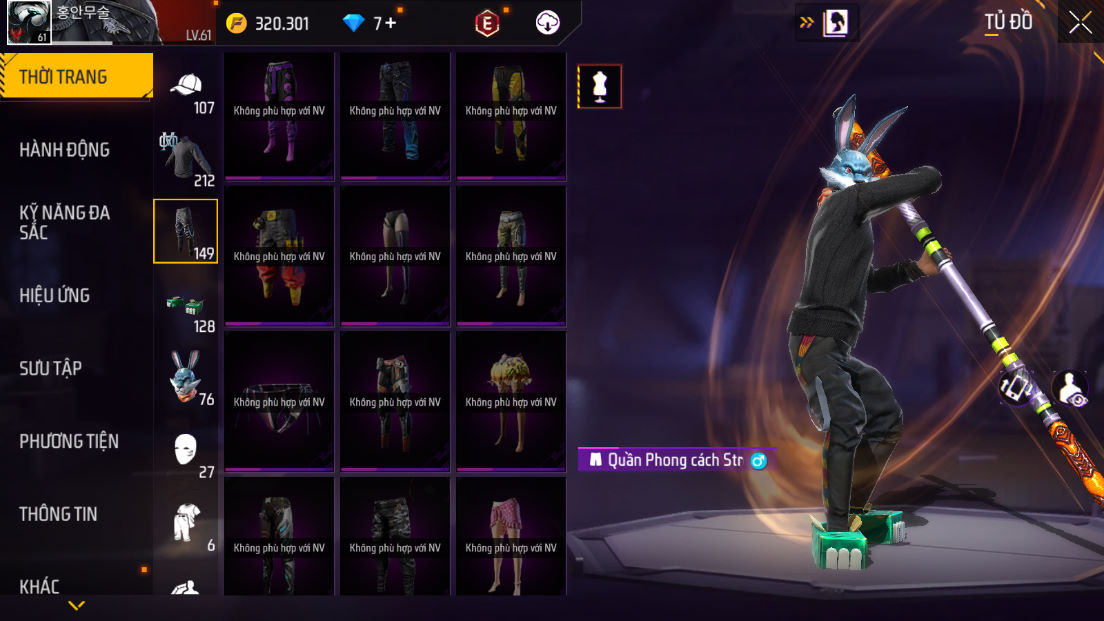Switch to the Hành Động tab
This screenshot has width=1104, height=621.
[65, 150]
